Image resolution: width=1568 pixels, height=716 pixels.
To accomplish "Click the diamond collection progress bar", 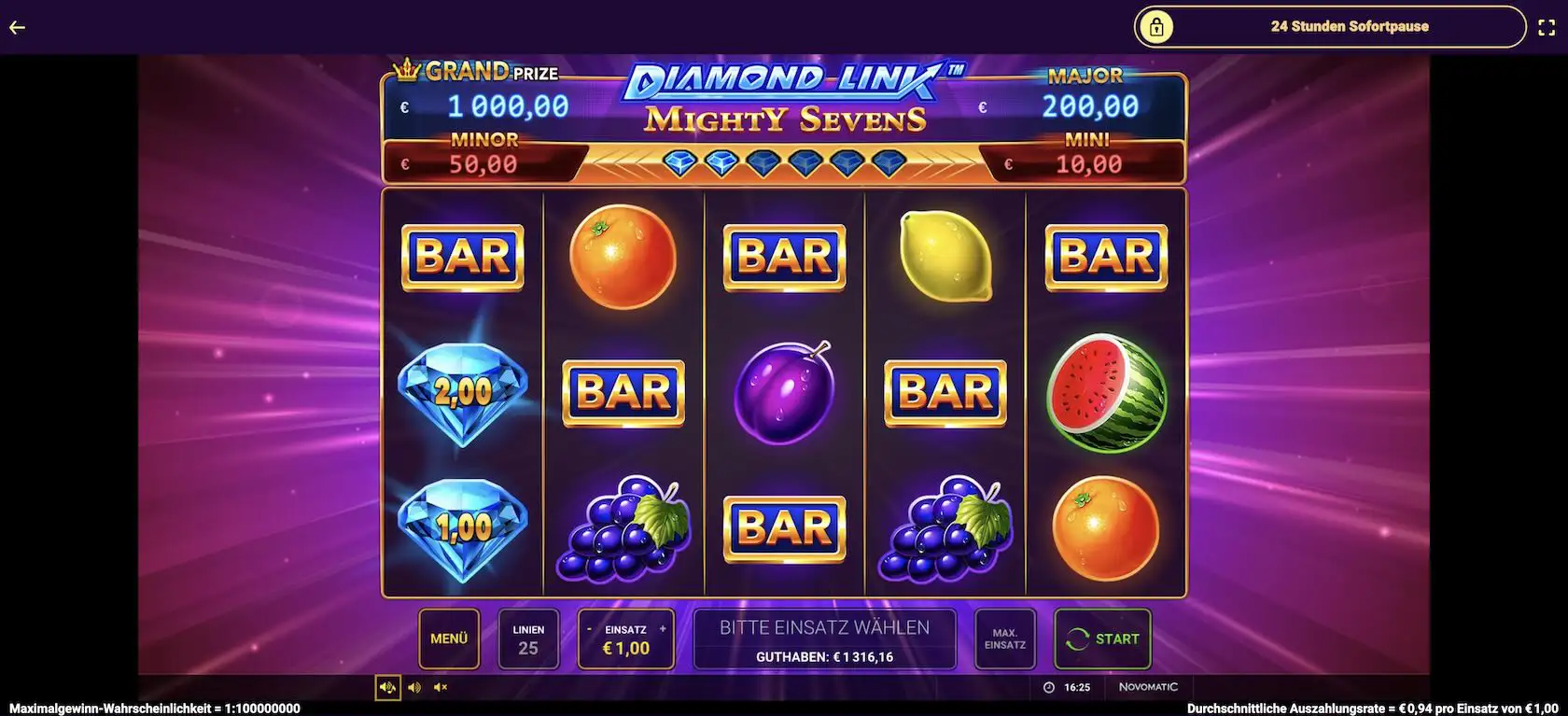I will click(782, 162).
